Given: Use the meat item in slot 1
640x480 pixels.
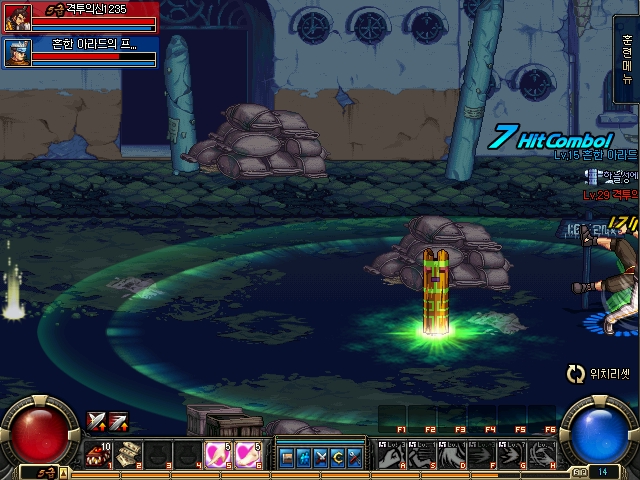Looking at the screenshot, I should point(100,456).
